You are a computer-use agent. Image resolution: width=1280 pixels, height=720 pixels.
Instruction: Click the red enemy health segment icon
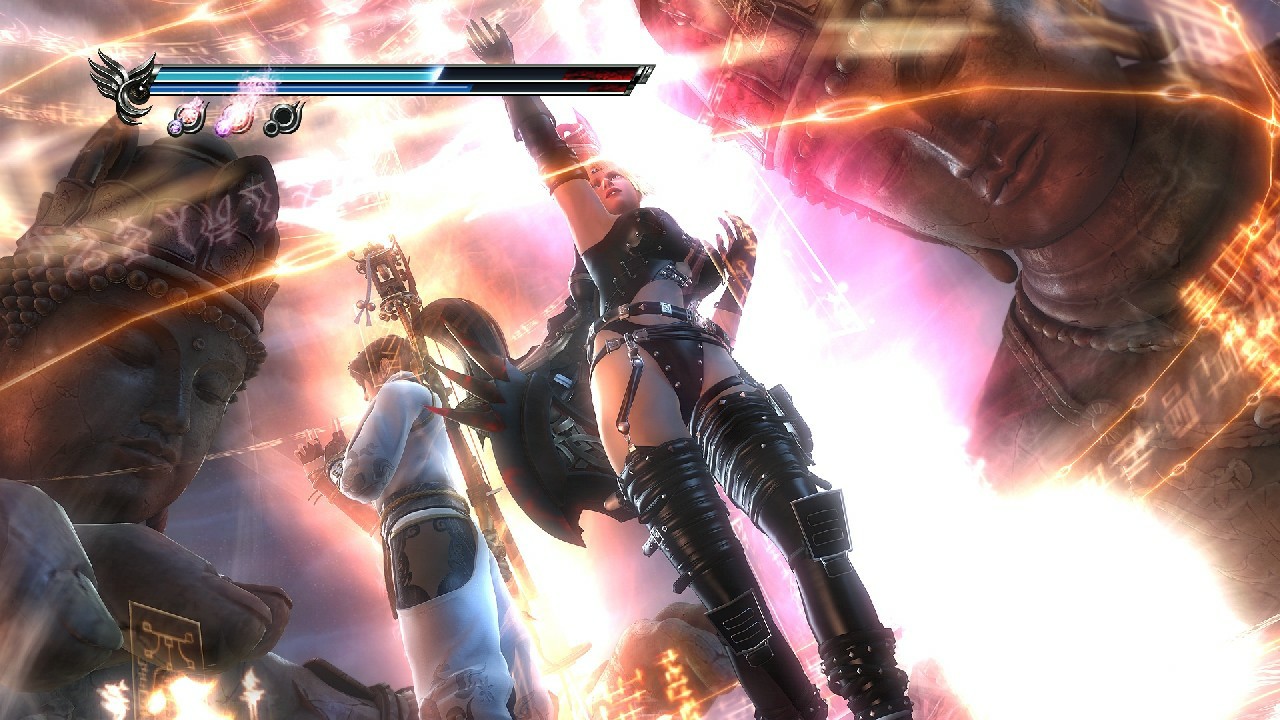[x=596, y=73]
